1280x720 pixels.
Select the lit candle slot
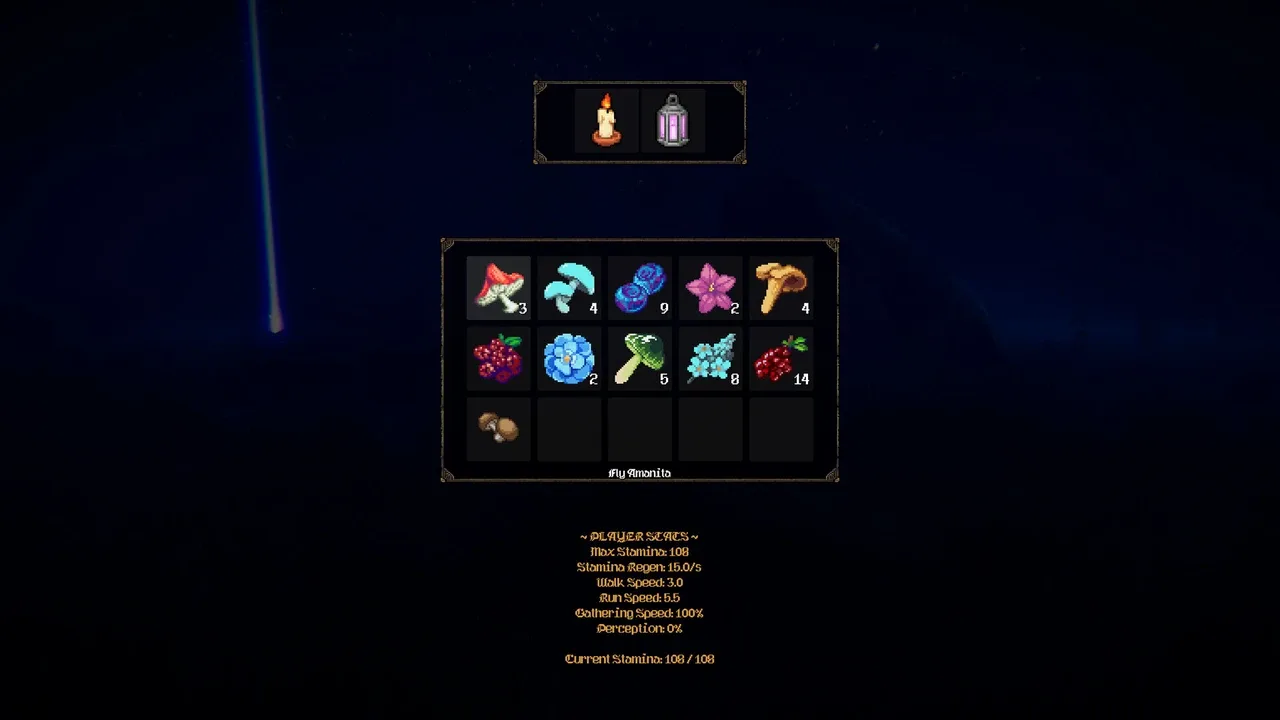(606, 121)
